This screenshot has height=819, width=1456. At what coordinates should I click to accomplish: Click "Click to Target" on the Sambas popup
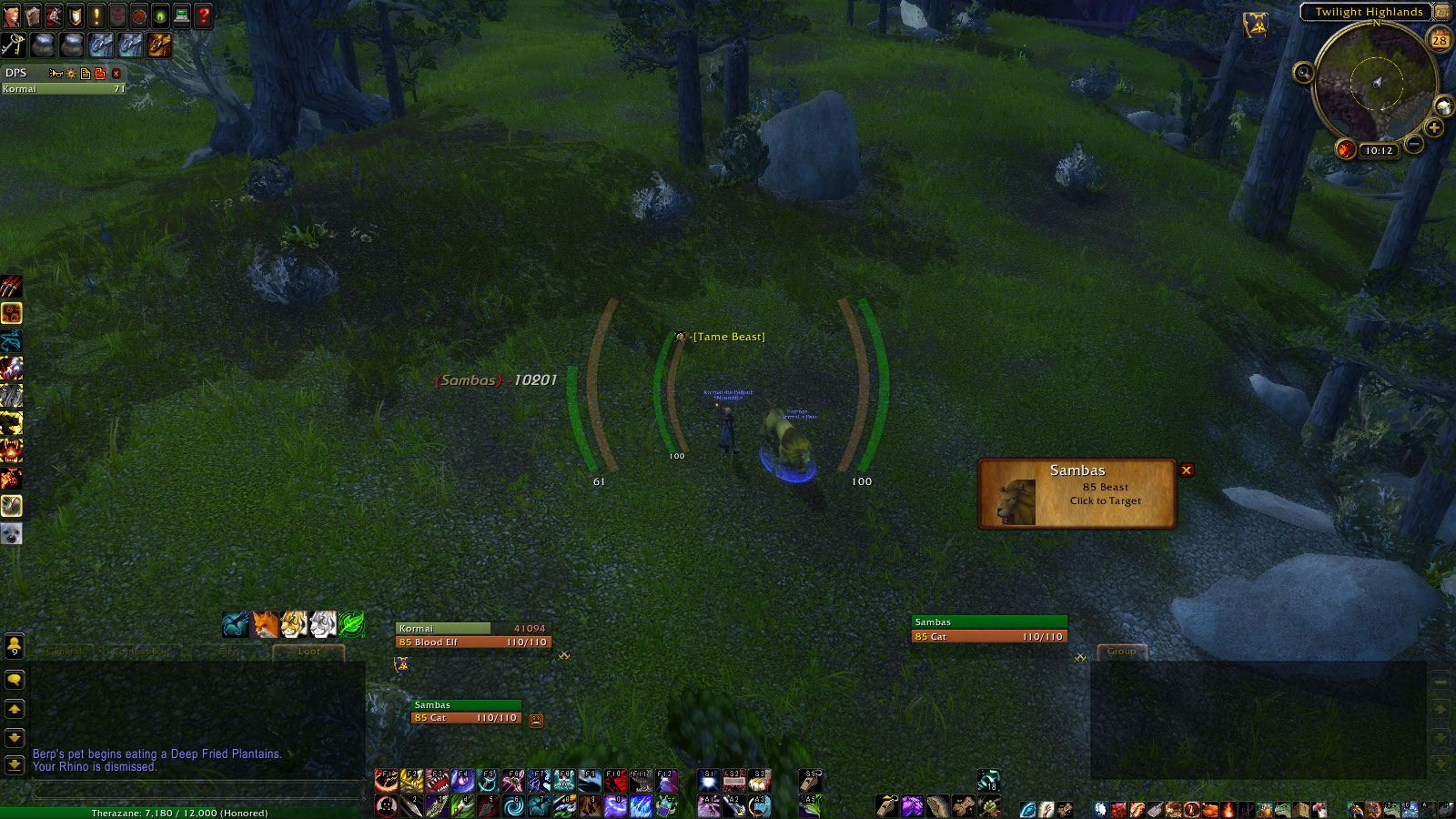tap(1104, 500)
